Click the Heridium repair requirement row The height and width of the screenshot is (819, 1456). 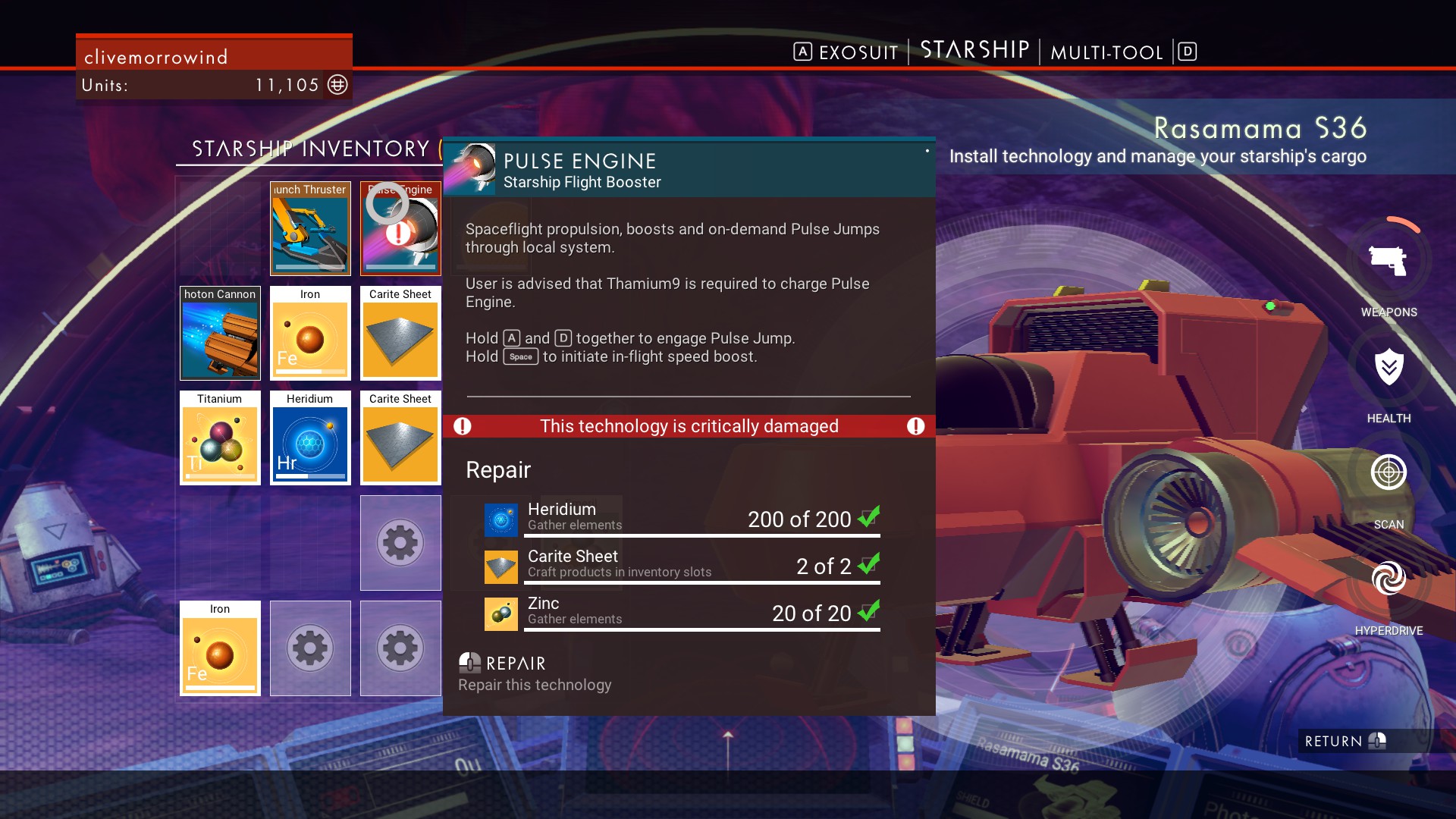coord(682,518)
